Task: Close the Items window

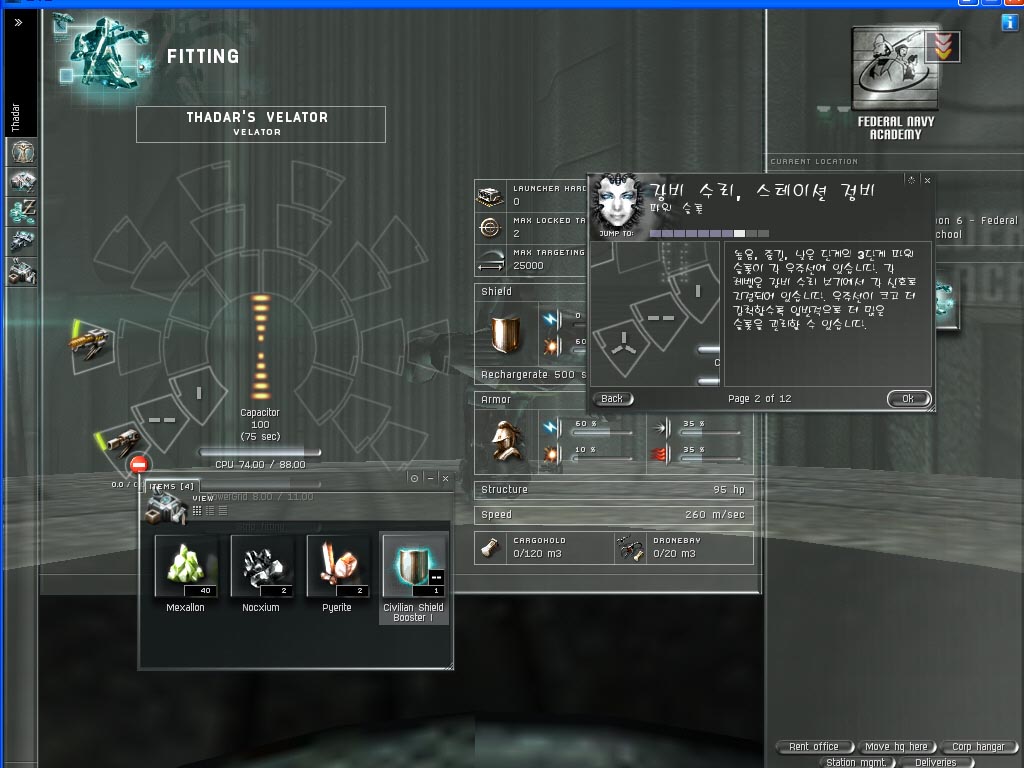Action: [x=445, y=478]
